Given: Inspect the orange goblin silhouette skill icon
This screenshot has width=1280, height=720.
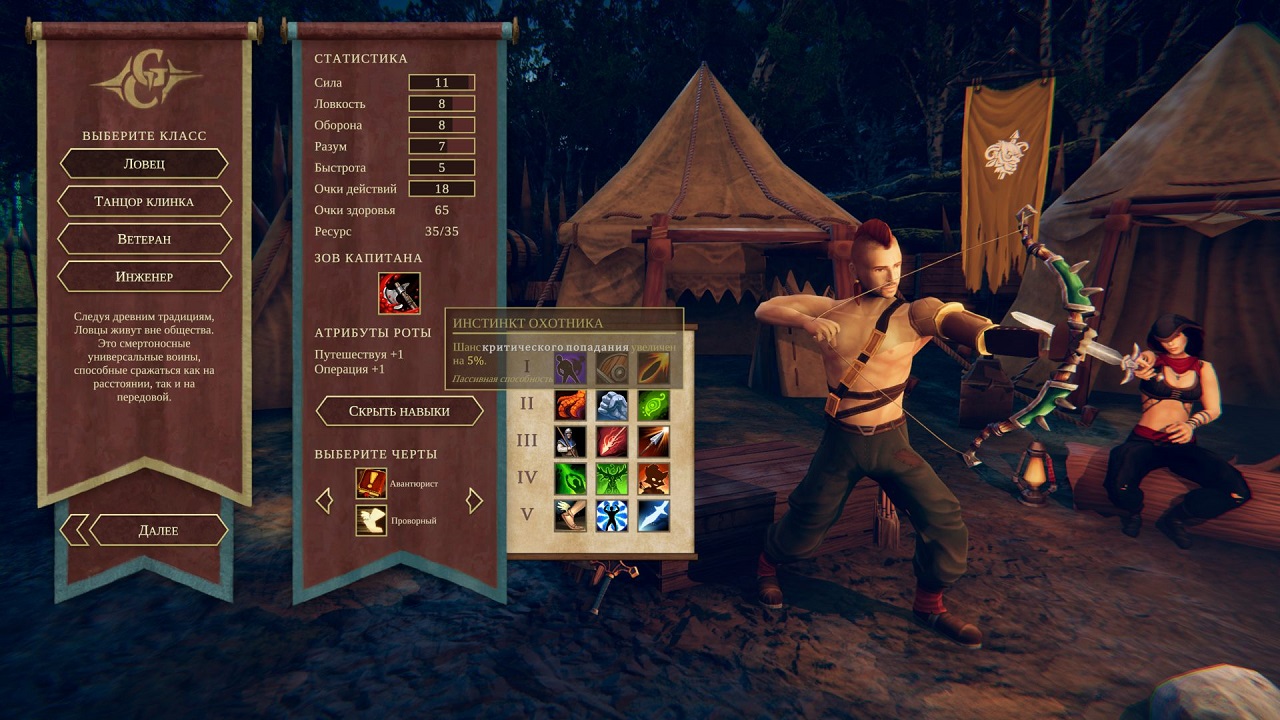Looking at the screenshot, I should coord(653,478).
